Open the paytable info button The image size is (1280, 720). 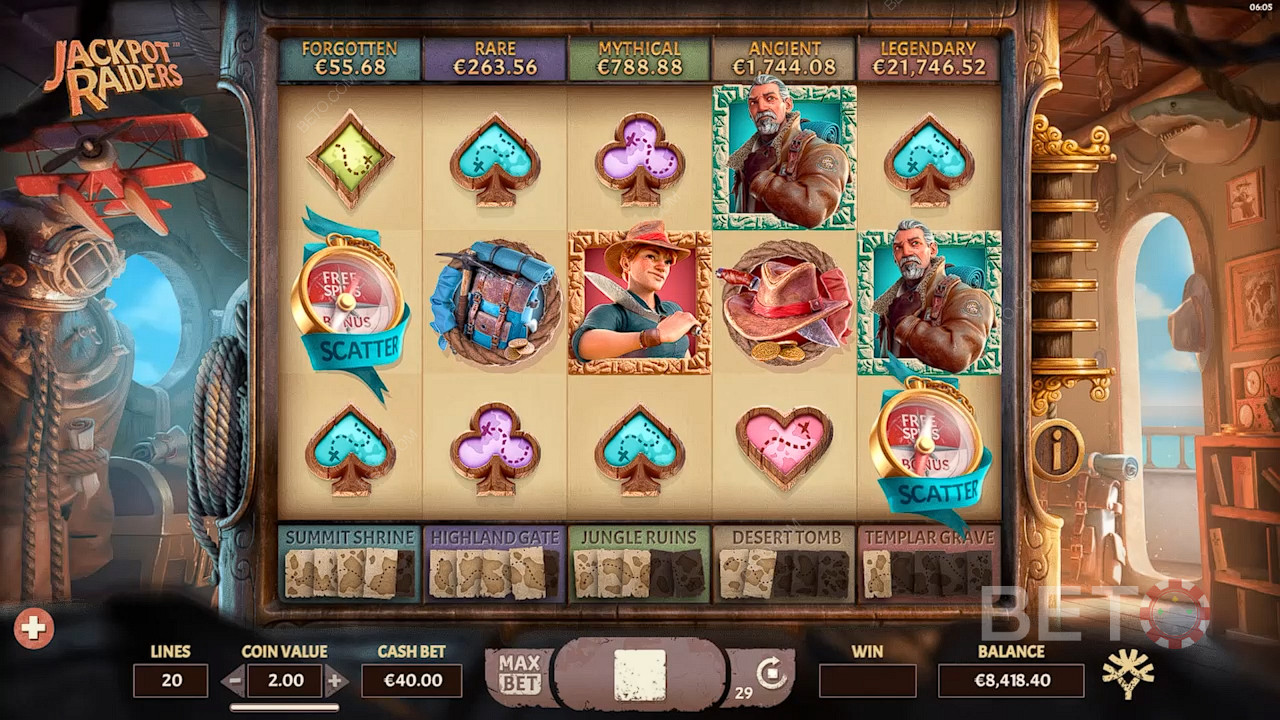[x=1056, y=450]
